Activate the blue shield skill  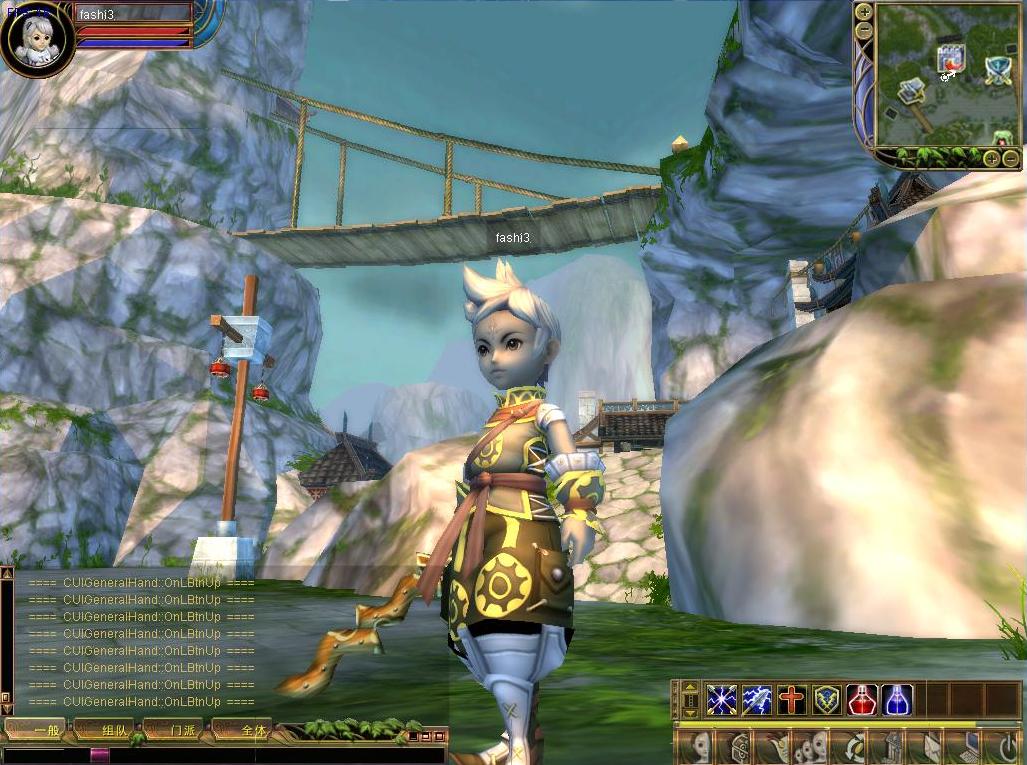coord(826,699)
